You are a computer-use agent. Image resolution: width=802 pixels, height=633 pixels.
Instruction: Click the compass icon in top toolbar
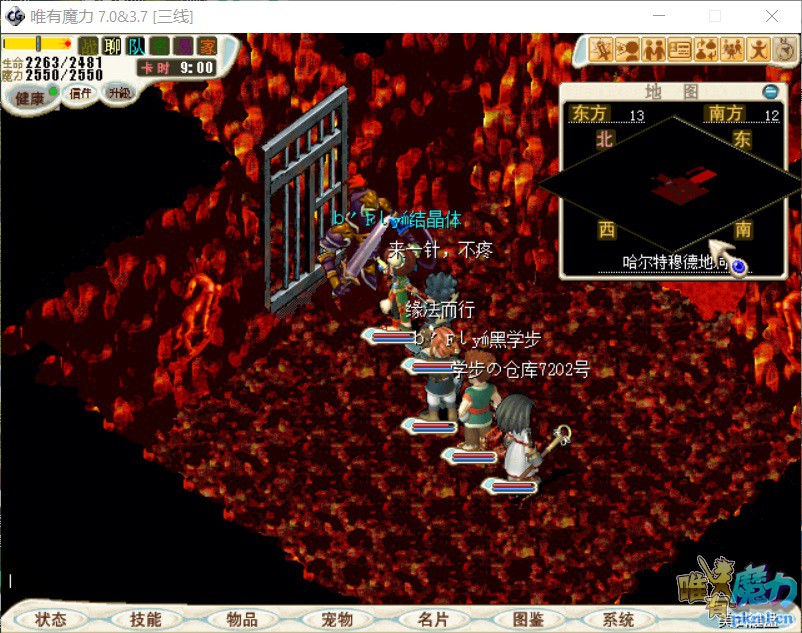click(x=785, y=48)
